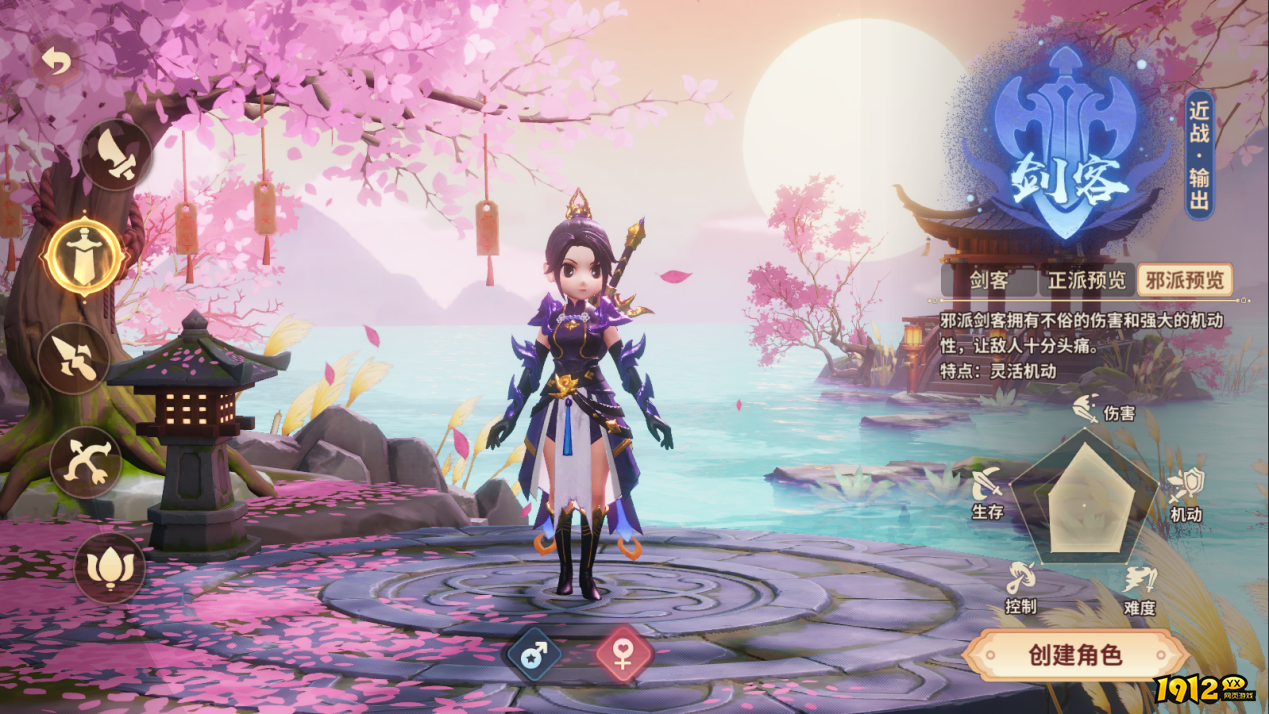Pick the dagger class icon
The image size is (1269, 714).
(76, 359)
